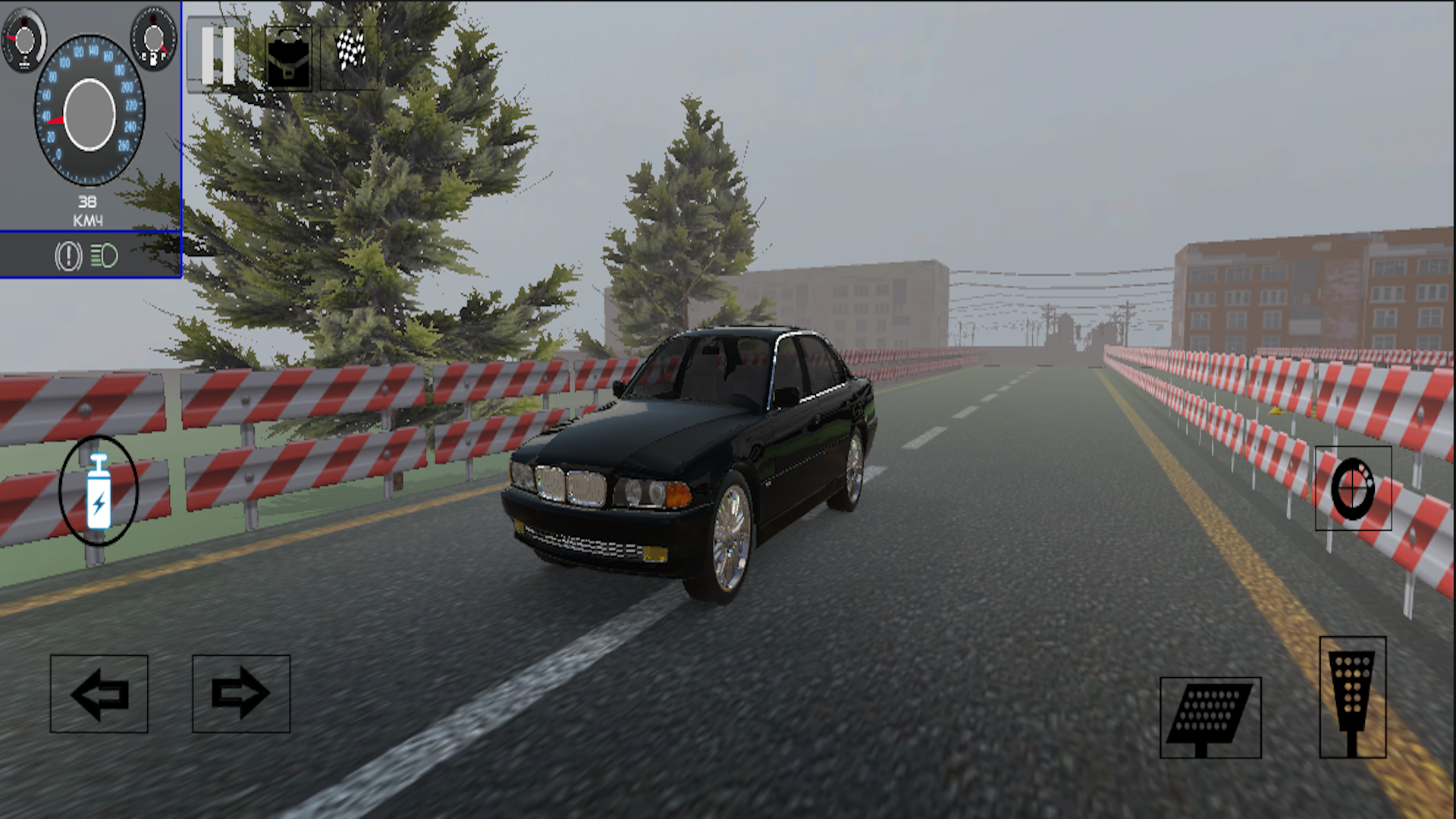Viewport: 1456px width, 819px height.
Task: Tap the warning lights strip below speedometer
Action: pyautogui.click(x=87, y=256)
